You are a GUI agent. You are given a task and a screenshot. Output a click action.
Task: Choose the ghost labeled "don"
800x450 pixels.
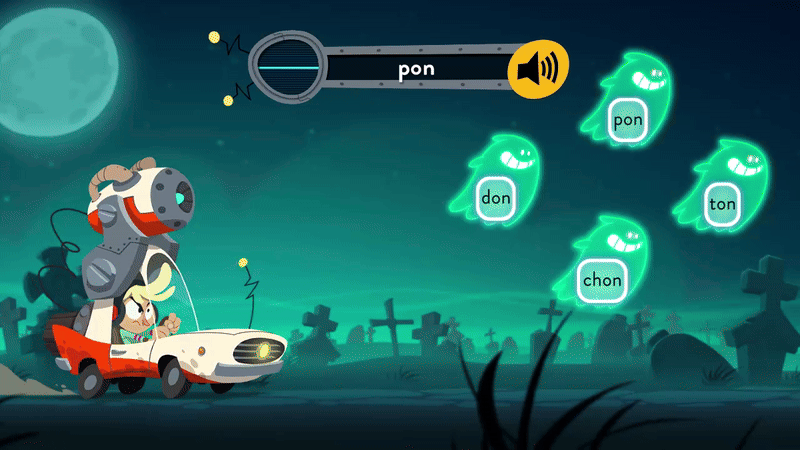click(496, 197)
